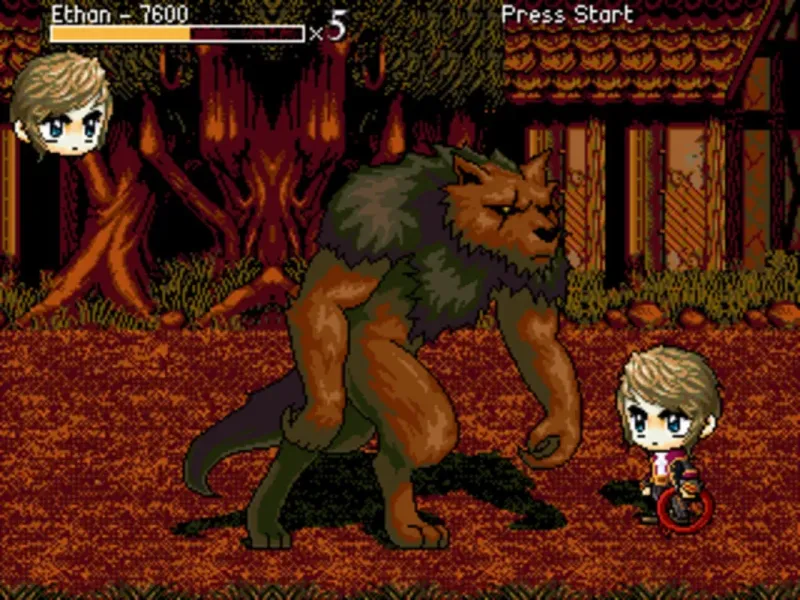
Task: Click Ethan's character portrait in the HUD
Action: (x=60, y=105)
